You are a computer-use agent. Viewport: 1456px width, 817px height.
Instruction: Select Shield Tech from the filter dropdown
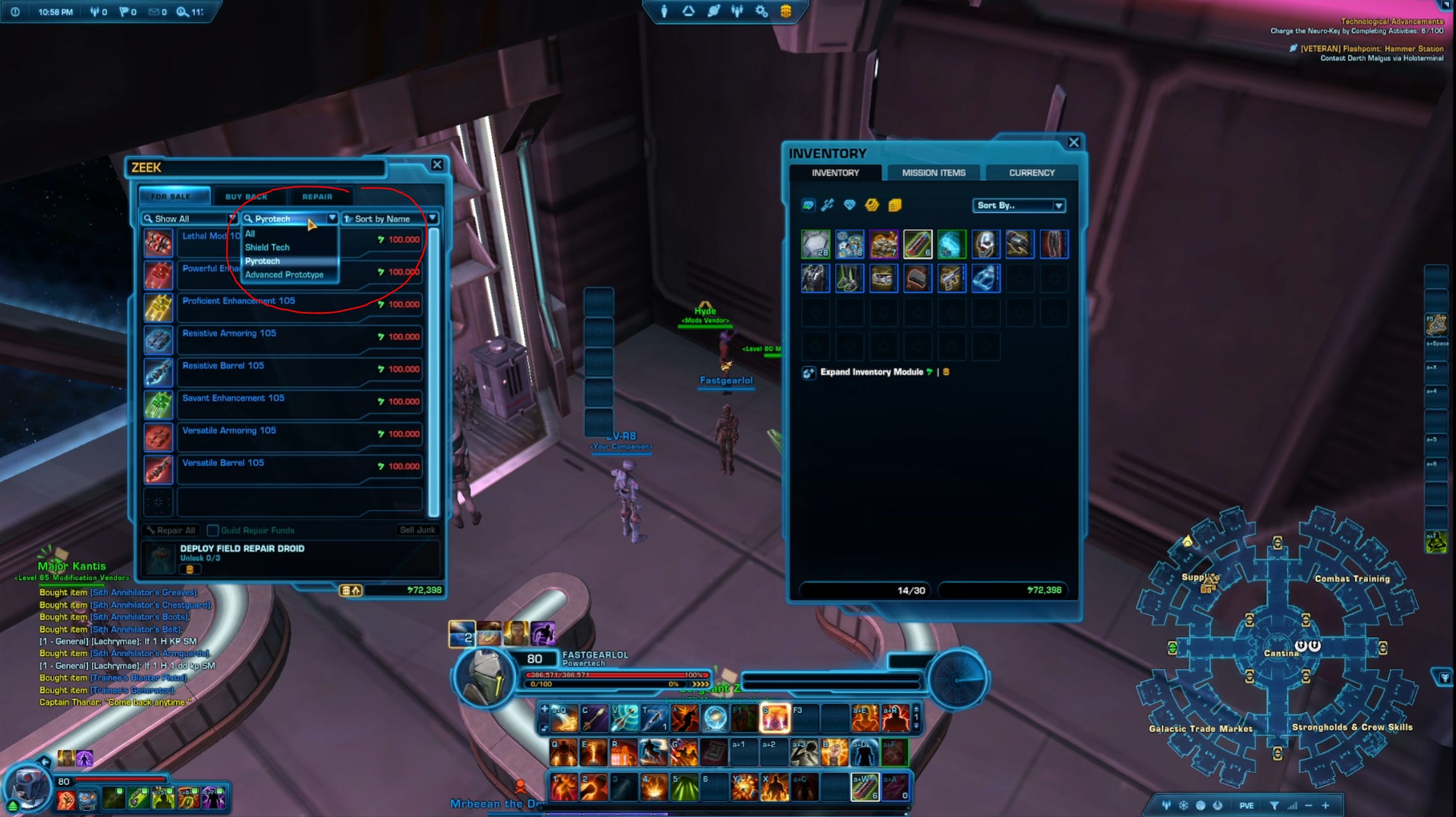pyautogui.click(x=267, y=247)
